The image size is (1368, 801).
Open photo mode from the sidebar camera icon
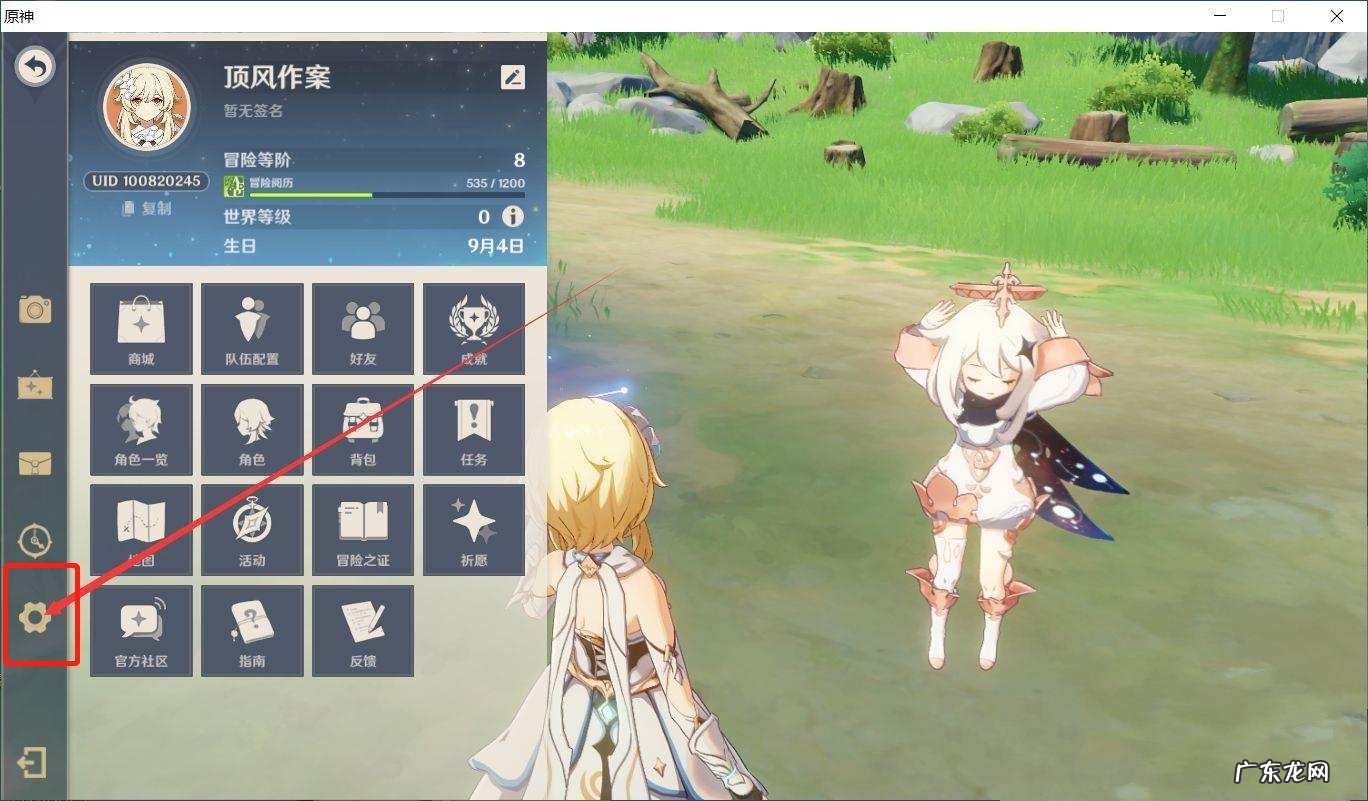click(36, 310)
